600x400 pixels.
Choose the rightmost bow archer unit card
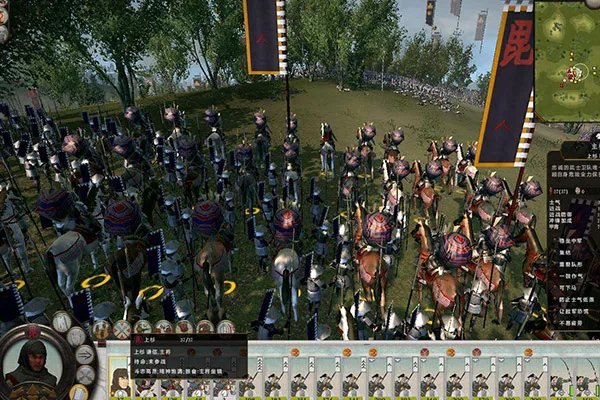click(x=589, y=381)
